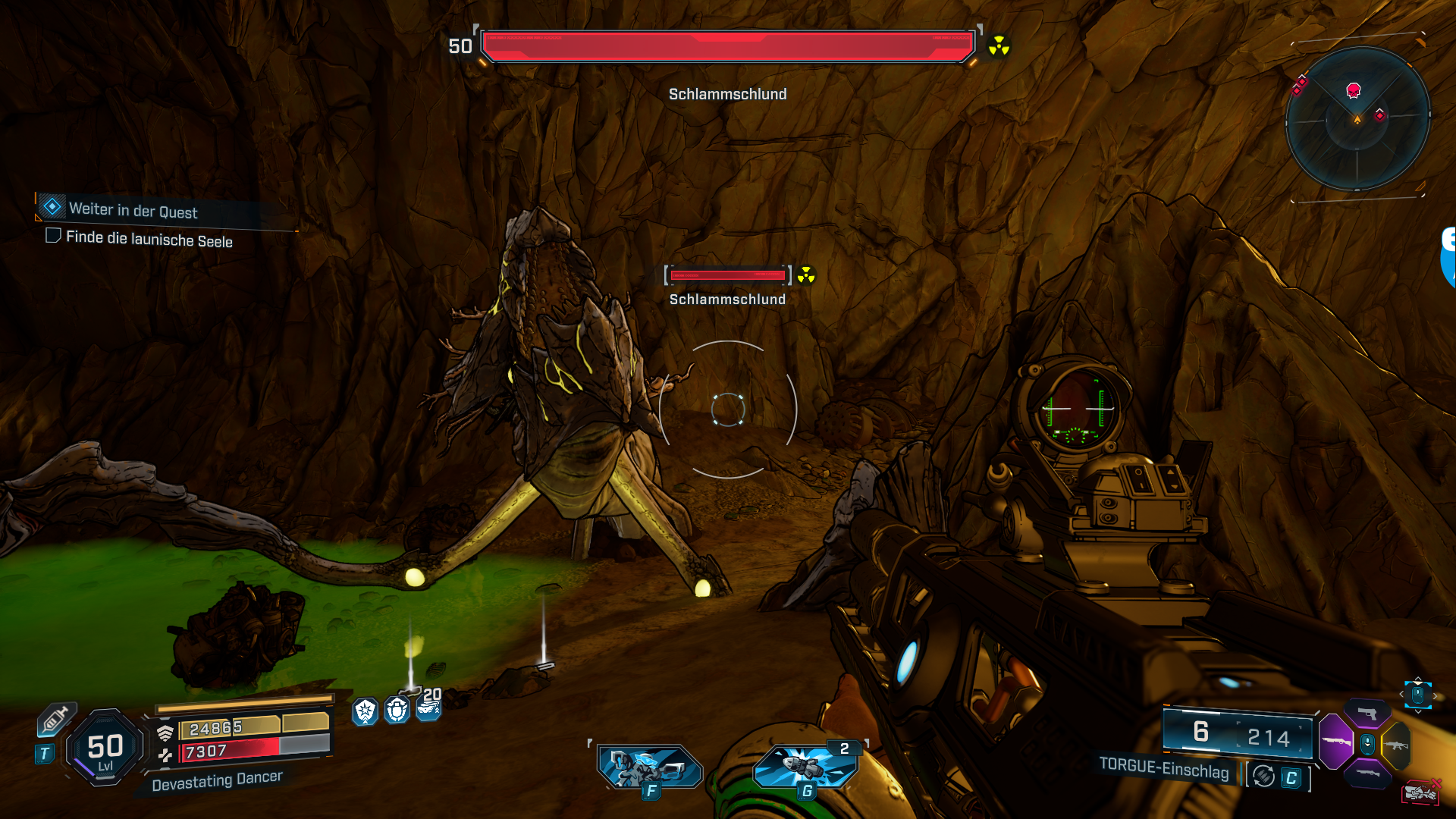Tick the 'Finde die launische Seele' objective checkbox

(53, 236)
